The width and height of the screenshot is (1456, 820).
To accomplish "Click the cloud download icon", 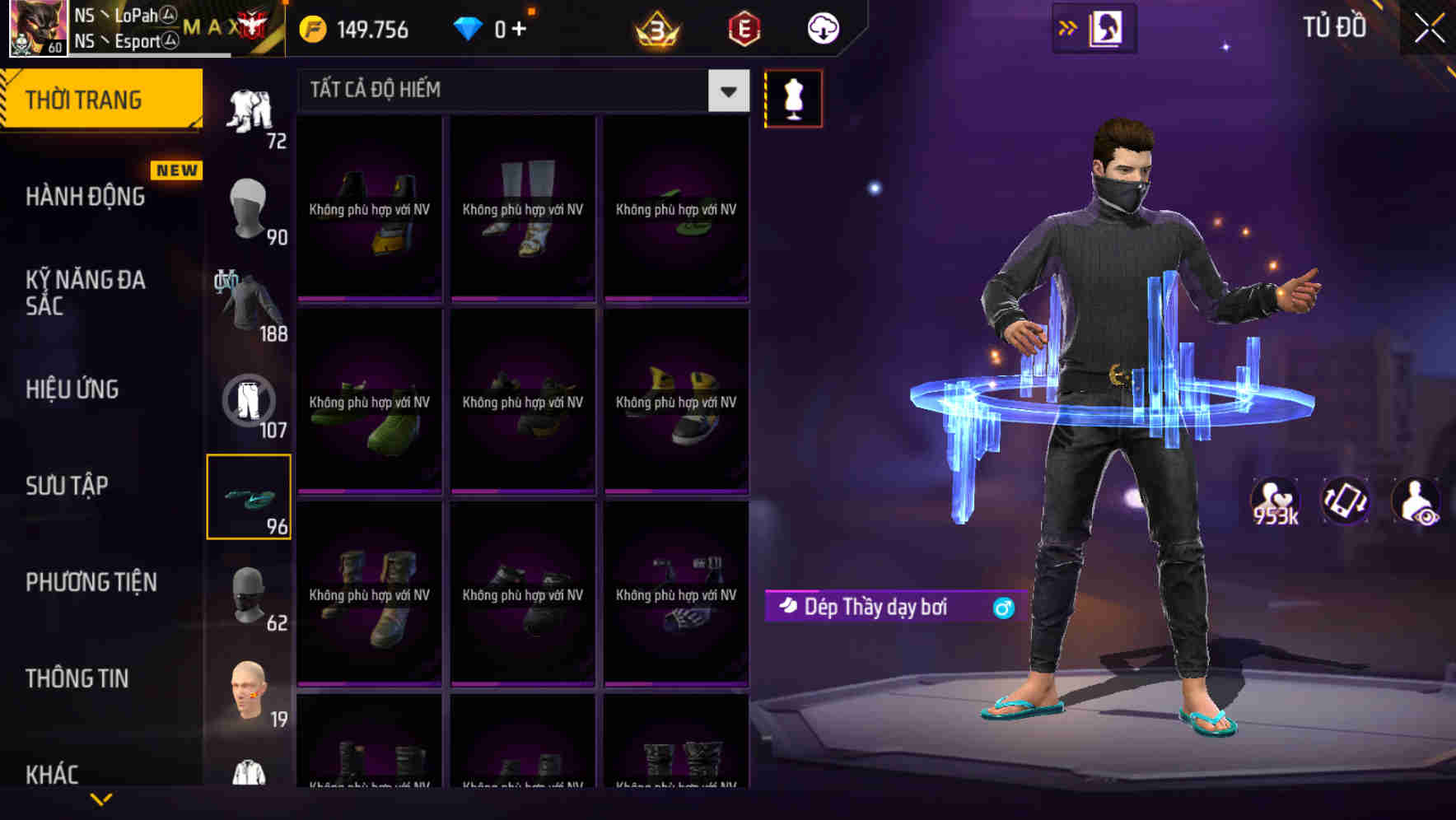I will click(821, 29).
